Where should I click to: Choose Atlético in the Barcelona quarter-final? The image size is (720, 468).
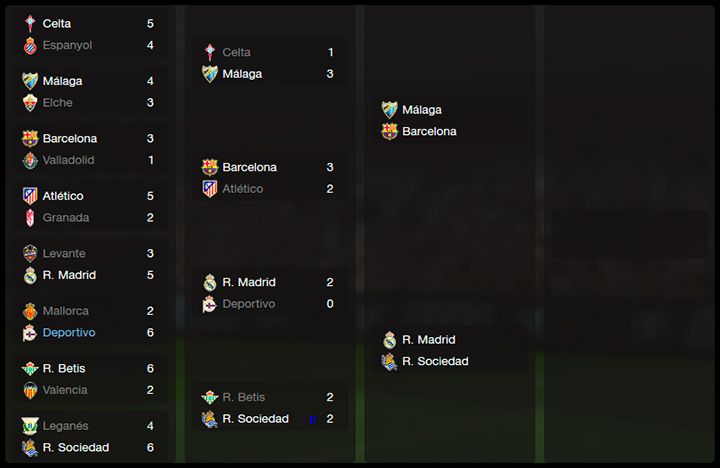coord(243,189)
